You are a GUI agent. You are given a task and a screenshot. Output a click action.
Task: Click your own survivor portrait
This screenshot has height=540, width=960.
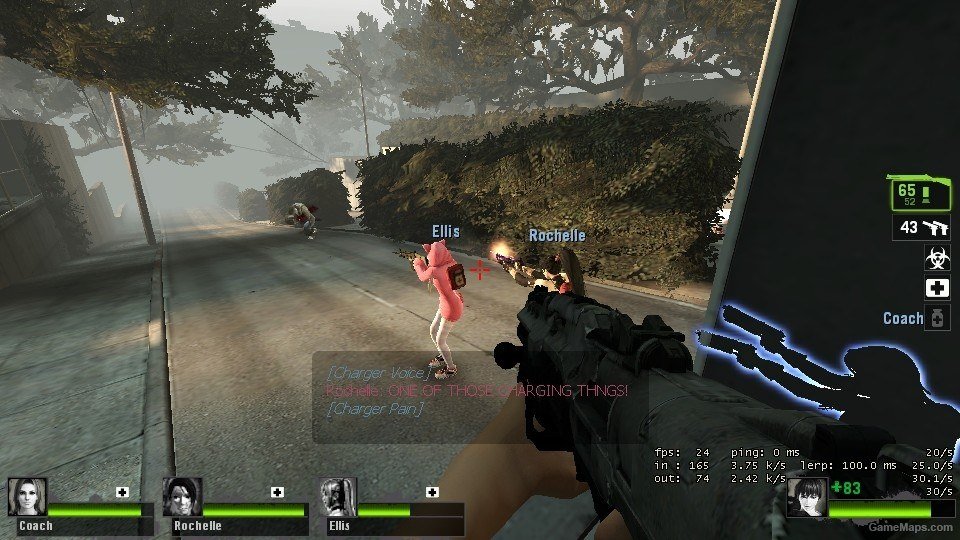(x=808, y=497)
